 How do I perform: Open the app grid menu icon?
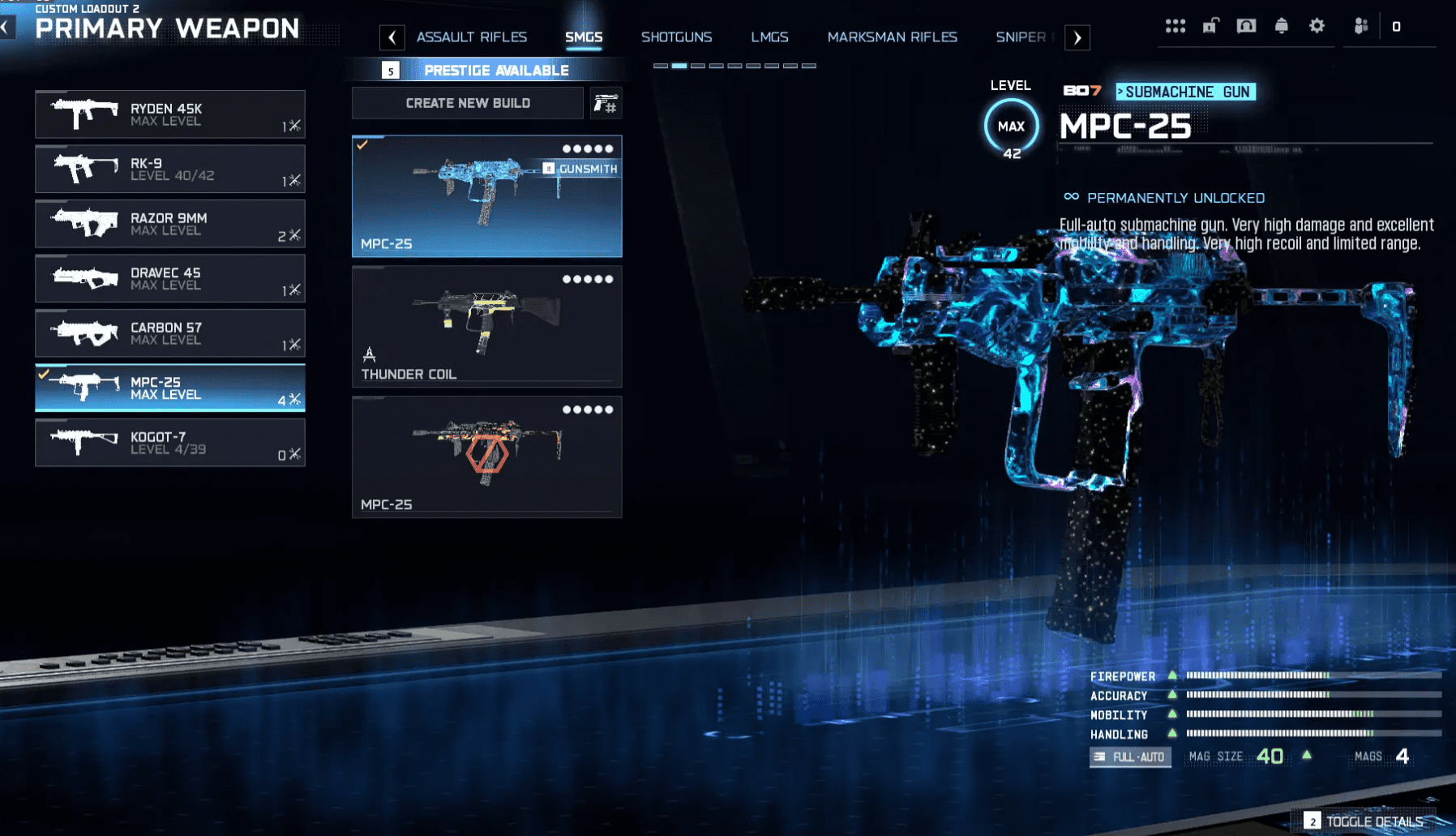[1175, 25]
